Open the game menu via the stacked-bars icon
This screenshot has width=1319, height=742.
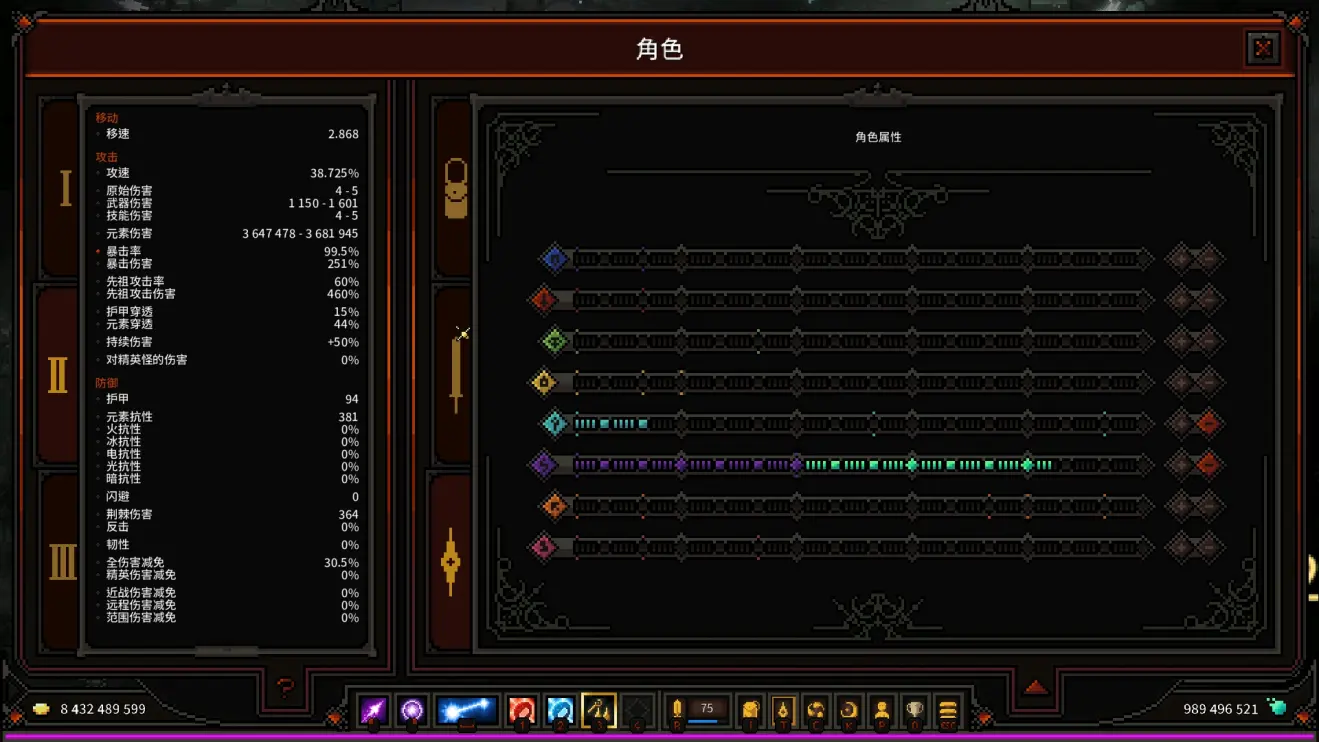point(946,710)
